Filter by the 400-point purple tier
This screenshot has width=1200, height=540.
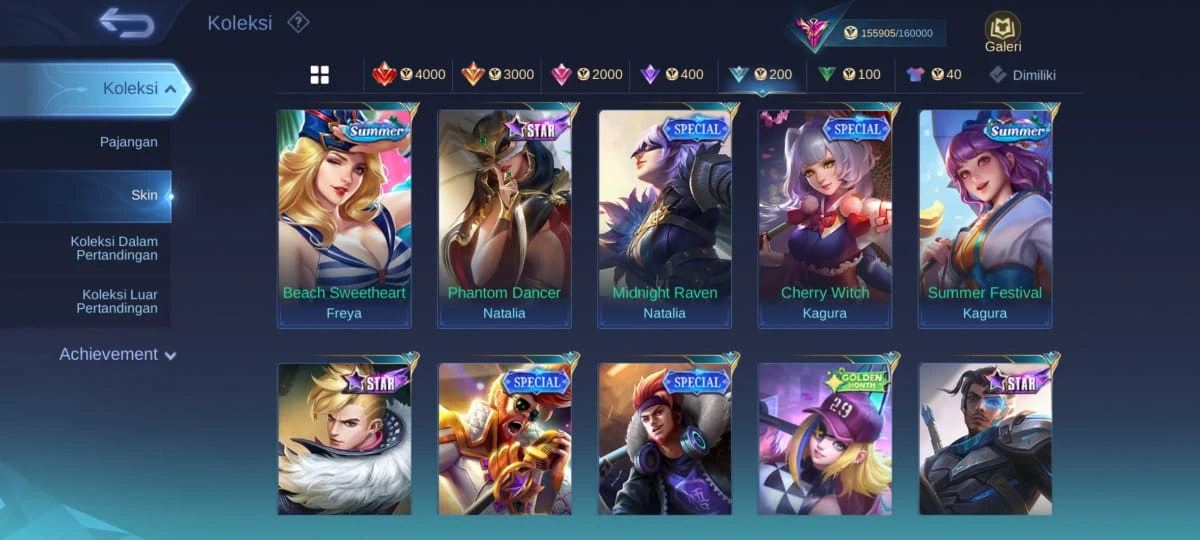tap(672, 74)
